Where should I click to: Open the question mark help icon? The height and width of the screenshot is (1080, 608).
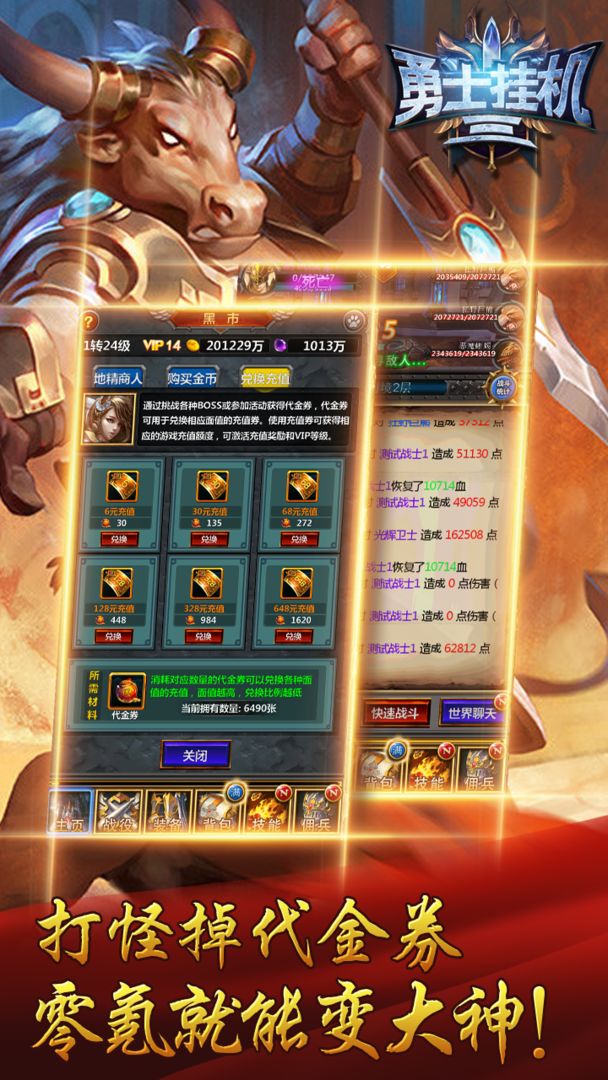point(89,321)
